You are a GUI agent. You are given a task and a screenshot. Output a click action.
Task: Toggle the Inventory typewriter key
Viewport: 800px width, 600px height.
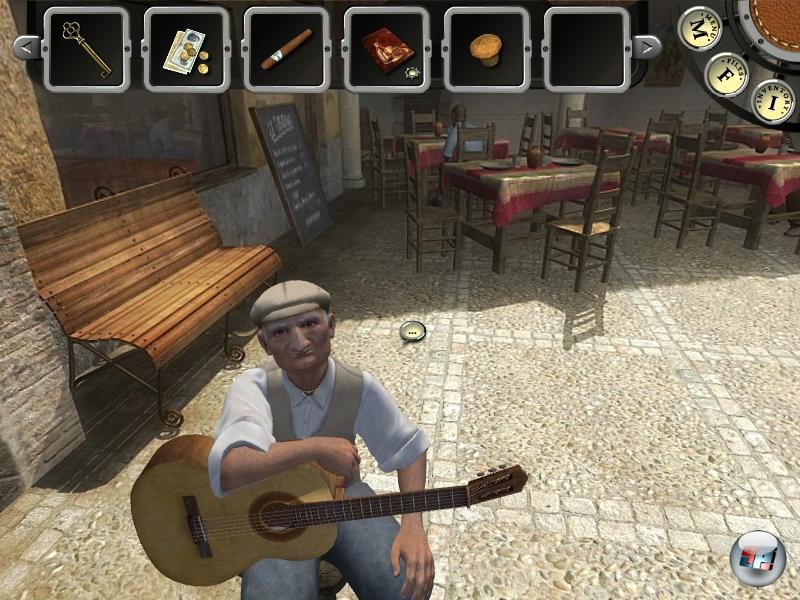(772, 100)
